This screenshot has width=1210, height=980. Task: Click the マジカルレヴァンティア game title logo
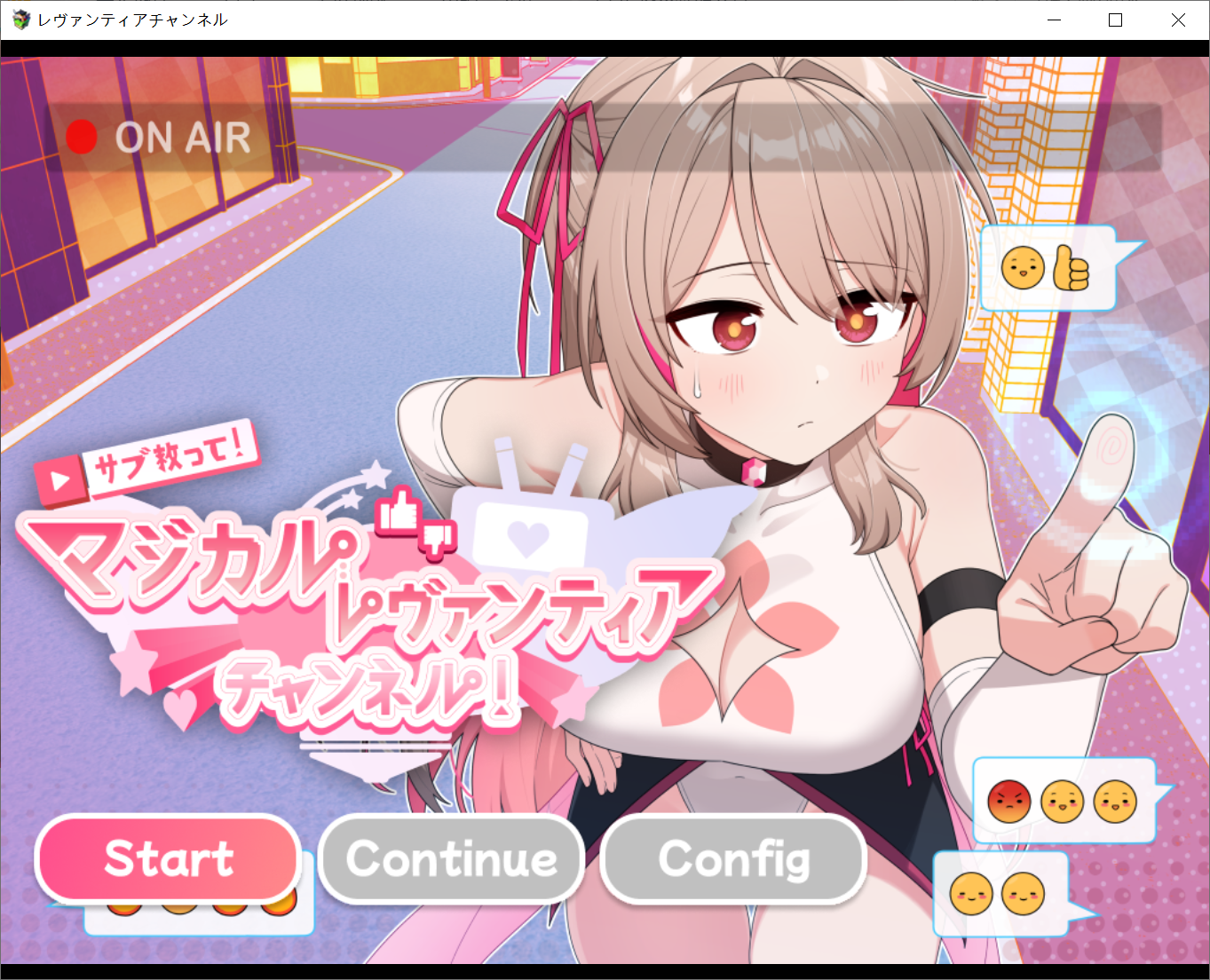tap(355, 604)
